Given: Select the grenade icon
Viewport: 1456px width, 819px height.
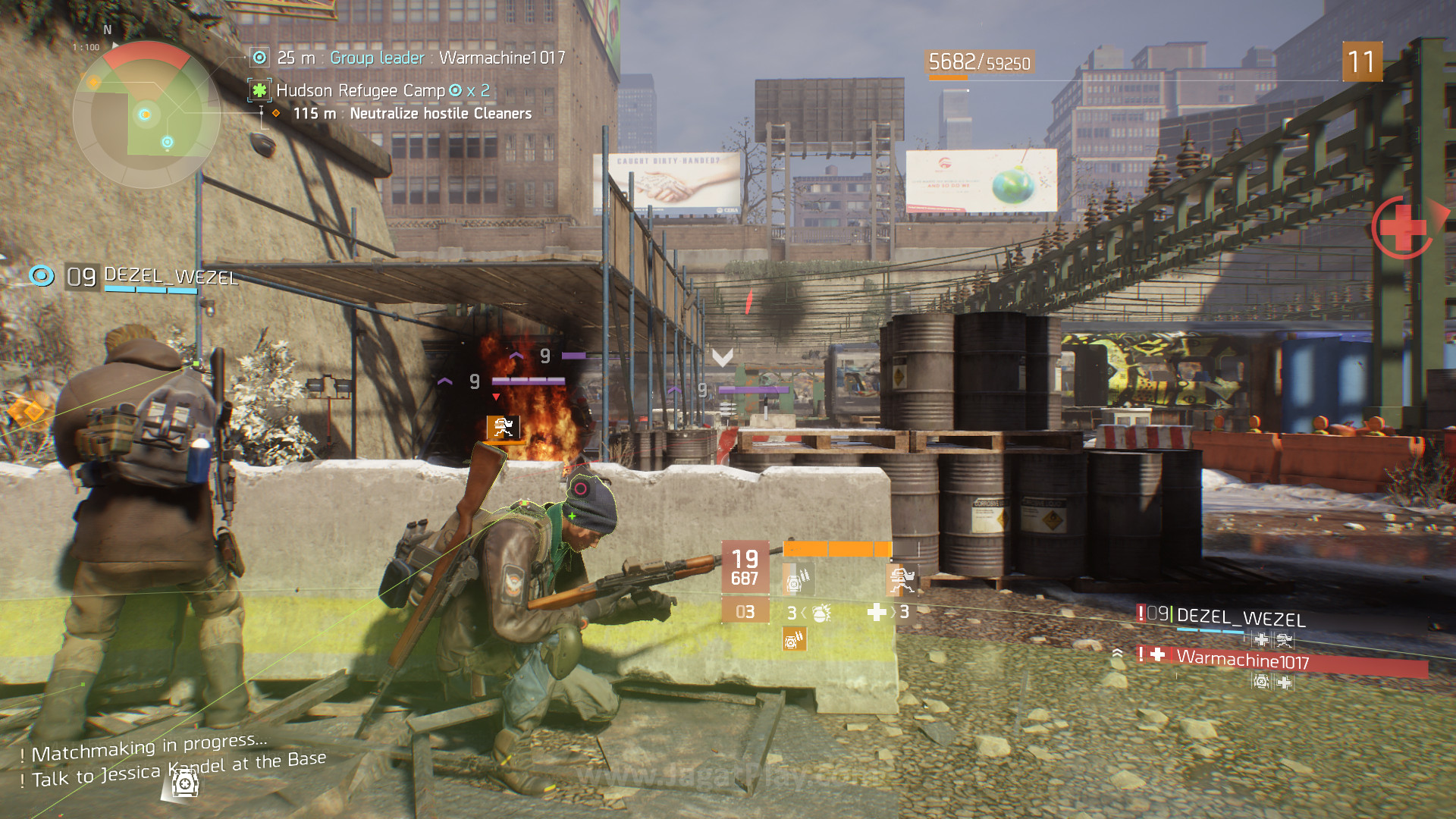Looking at the screenshot, I should (x=821, y=613).
